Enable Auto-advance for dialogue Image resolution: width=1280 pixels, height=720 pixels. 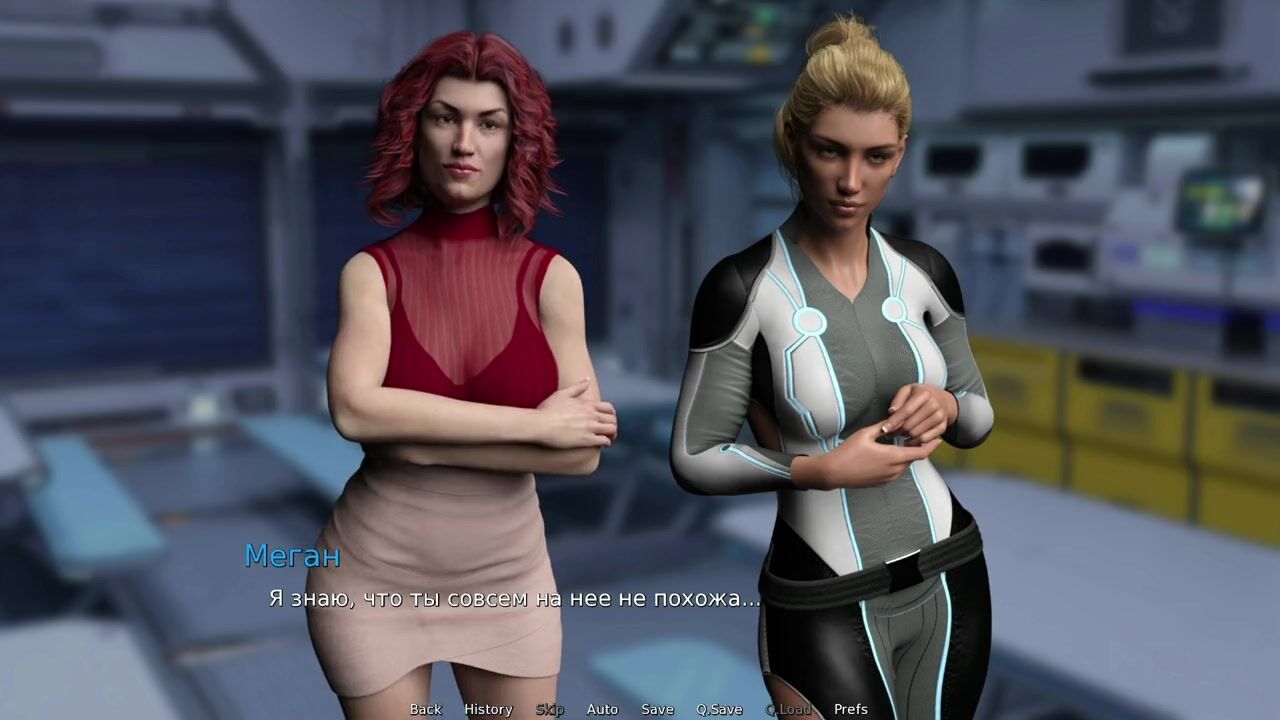point(602,709)
